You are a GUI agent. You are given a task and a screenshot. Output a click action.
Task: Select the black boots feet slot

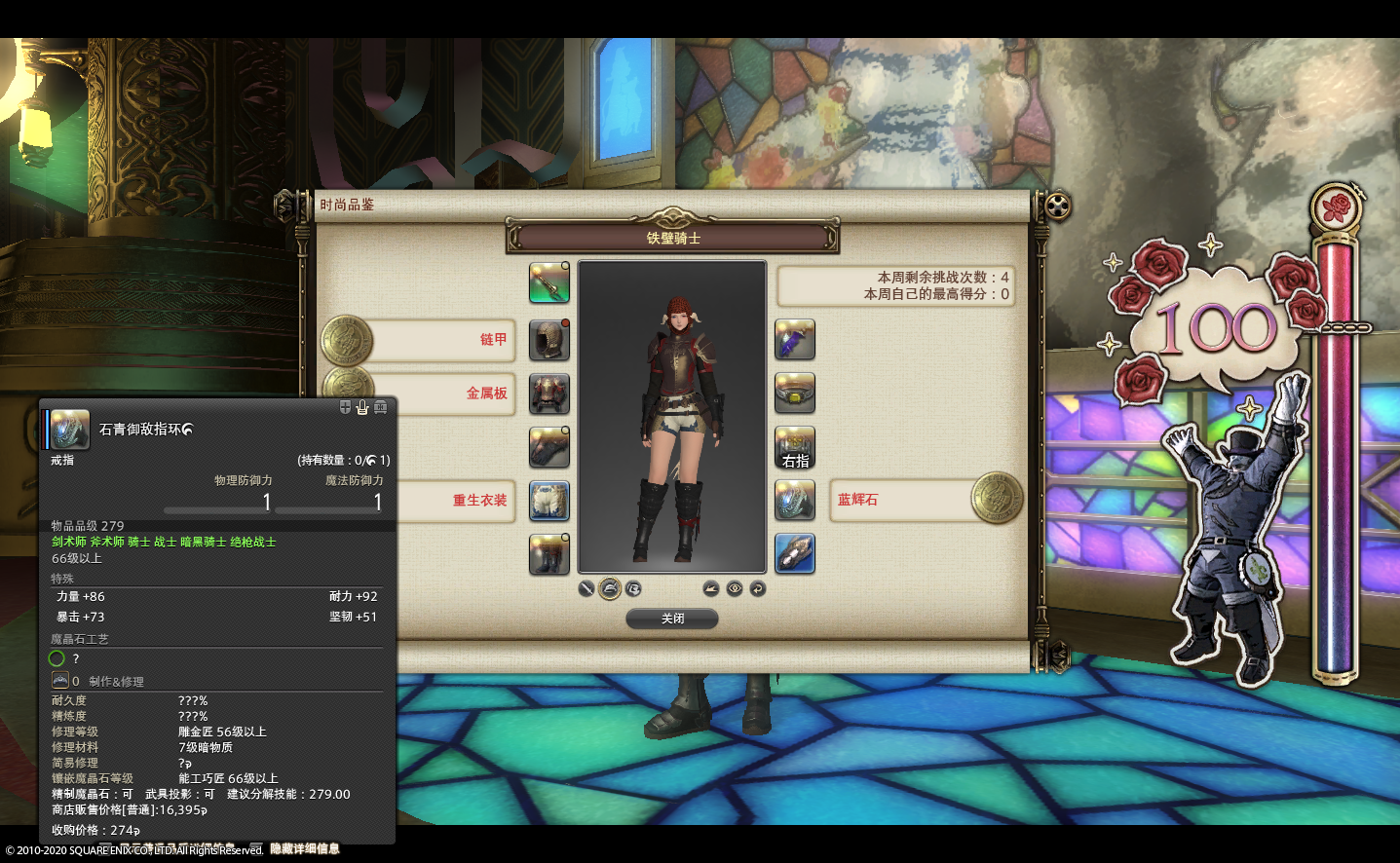point(549,554)
